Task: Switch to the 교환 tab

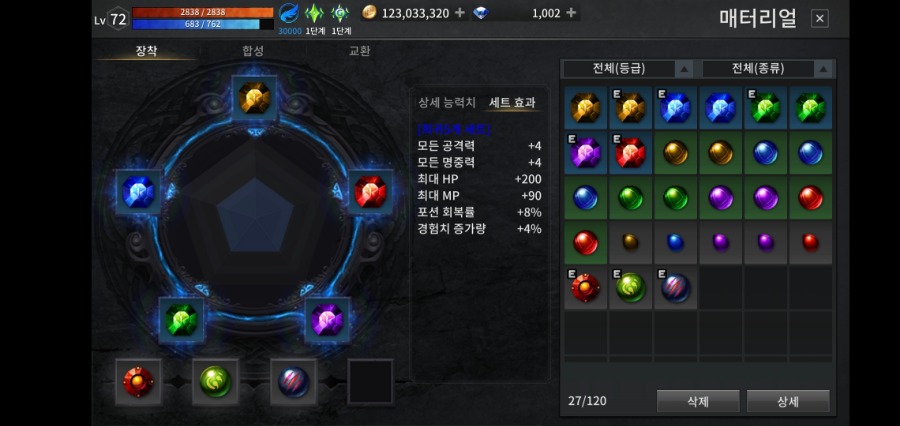Action: coord(359,50)
